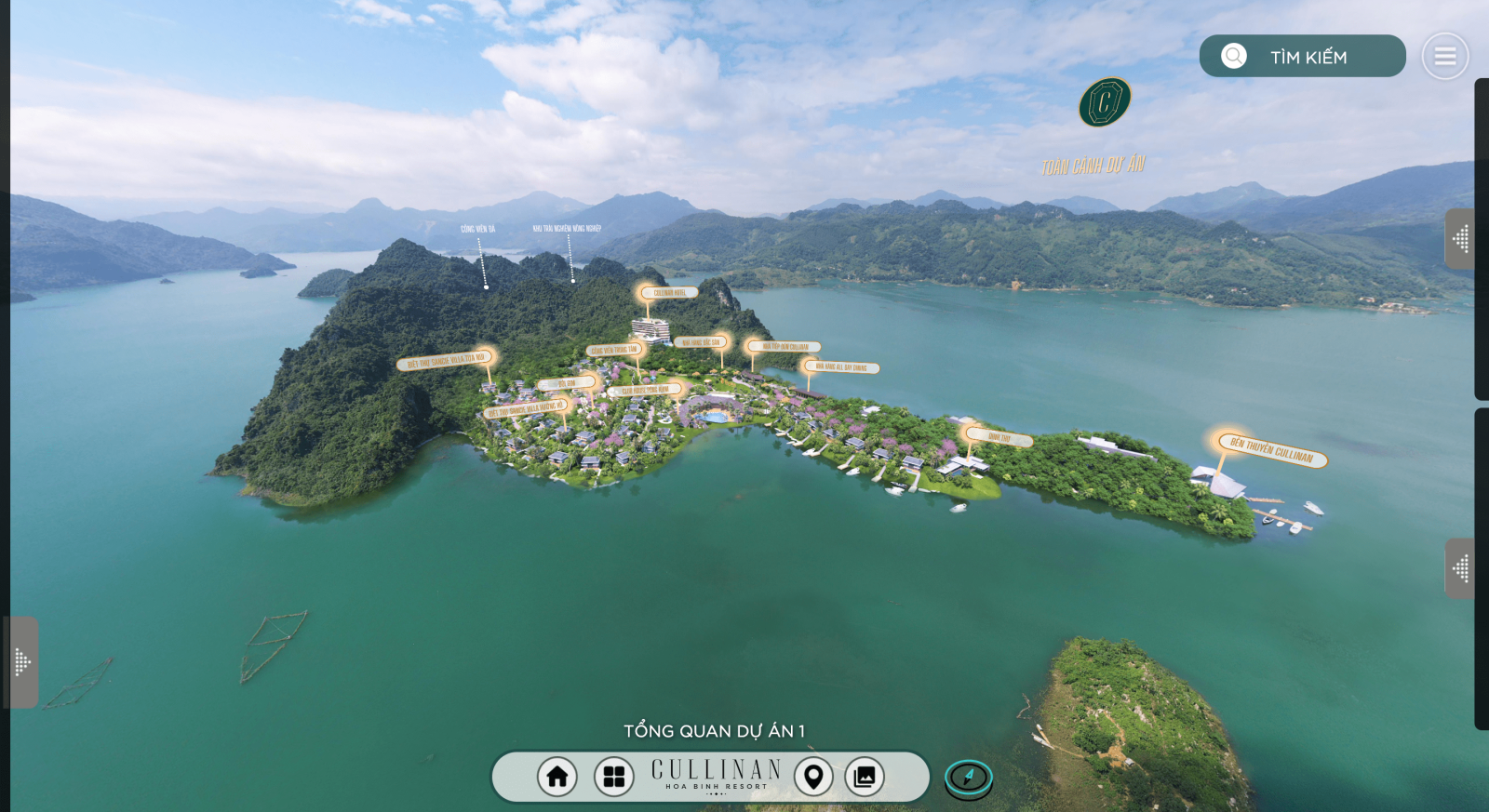
Task: Select the Đồi Sim hotspot label
Action: pyautogui.click(x=567, y=383)
